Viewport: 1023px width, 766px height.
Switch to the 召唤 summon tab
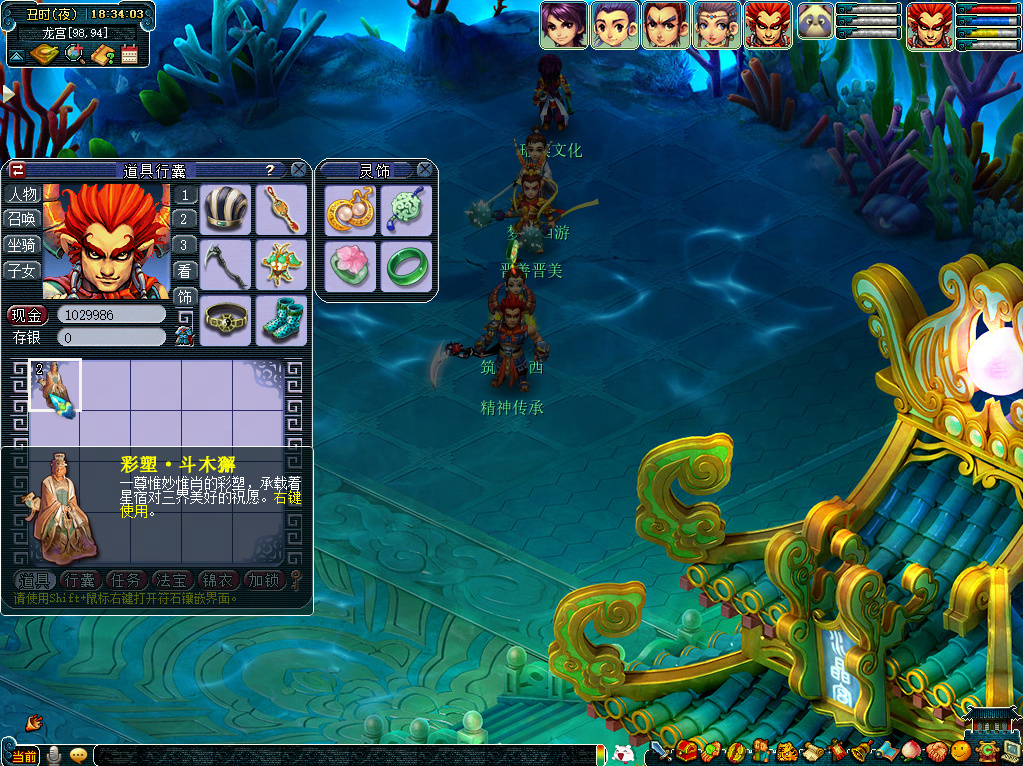click(x=22, y=219)
